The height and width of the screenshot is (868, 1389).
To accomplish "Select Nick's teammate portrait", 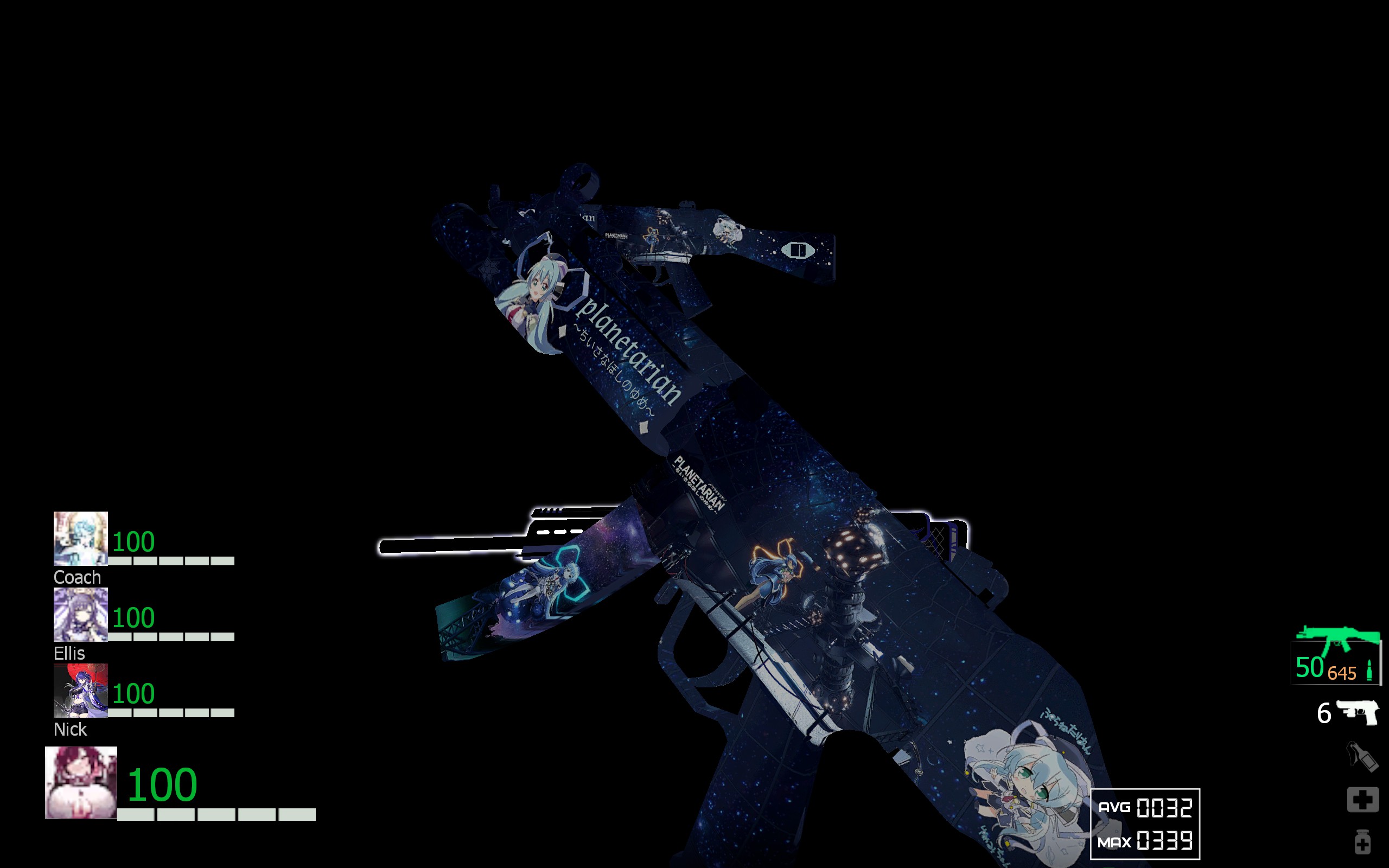I will pyautogui.click(x=80, y=690).
